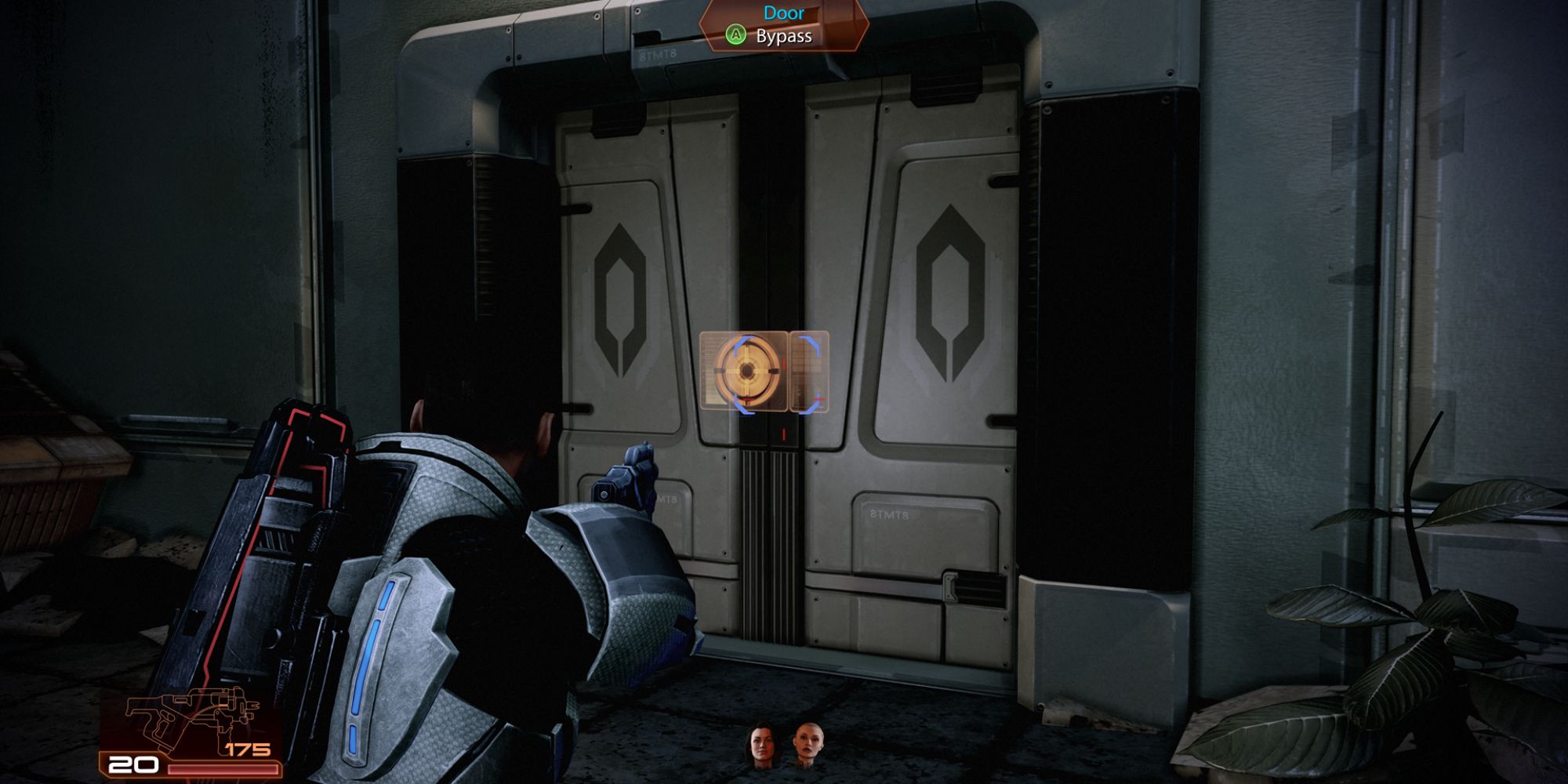Select the hexagonal emblem on the left door
1568x784 pixels.
[619, 290]
